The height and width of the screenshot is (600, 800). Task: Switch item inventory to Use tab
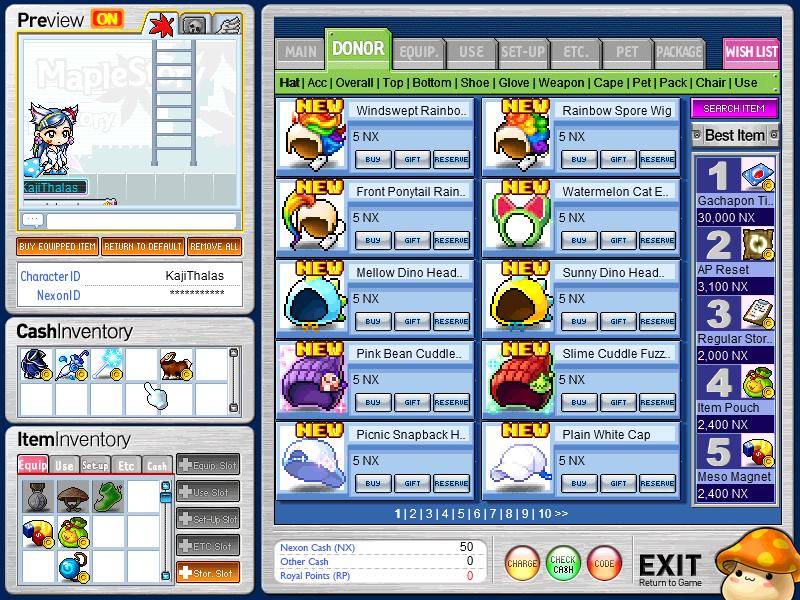[x=64, y=465]
